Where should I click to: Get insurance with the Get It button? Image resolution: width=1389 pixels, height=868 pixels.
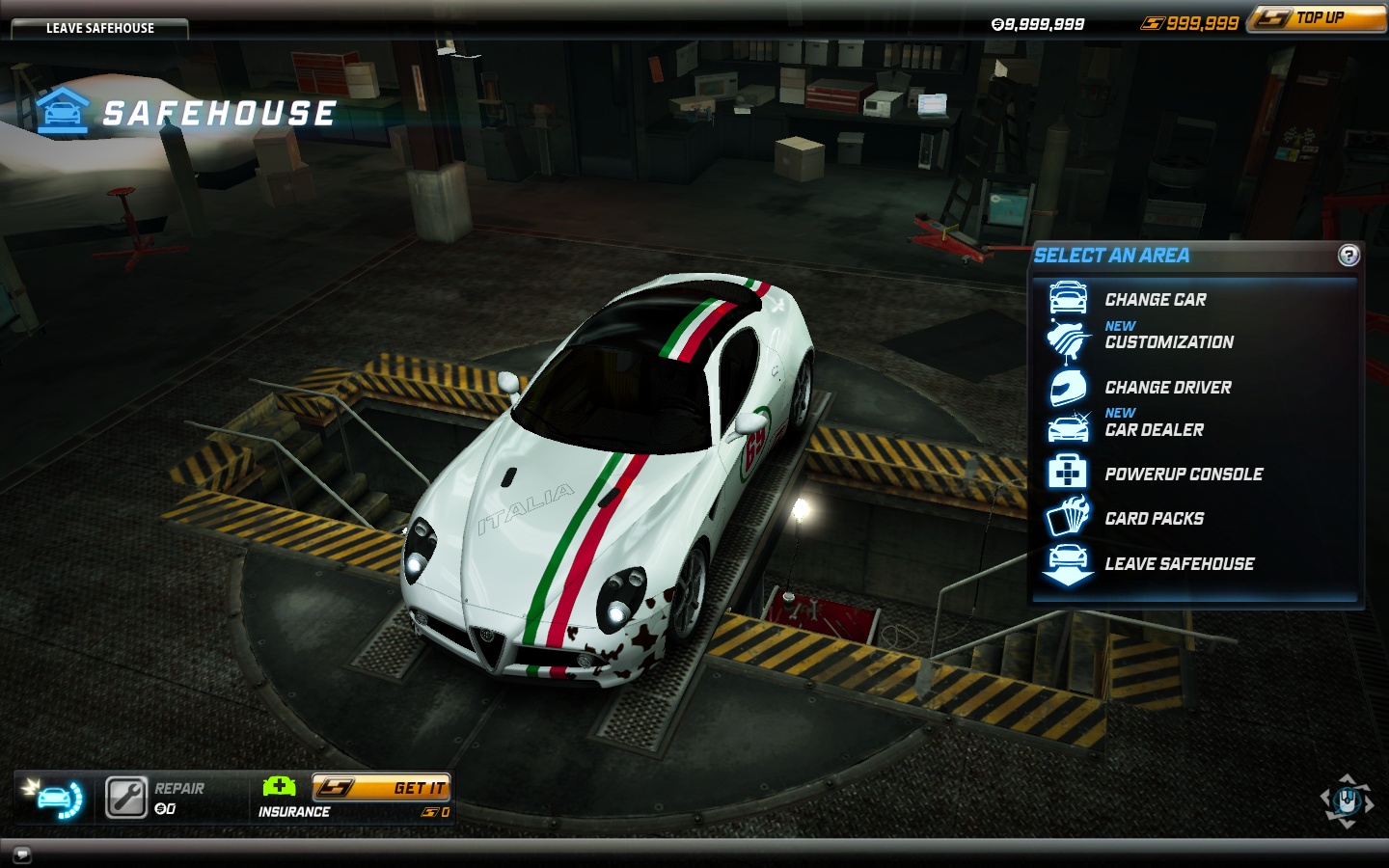[x=382, y=788]
